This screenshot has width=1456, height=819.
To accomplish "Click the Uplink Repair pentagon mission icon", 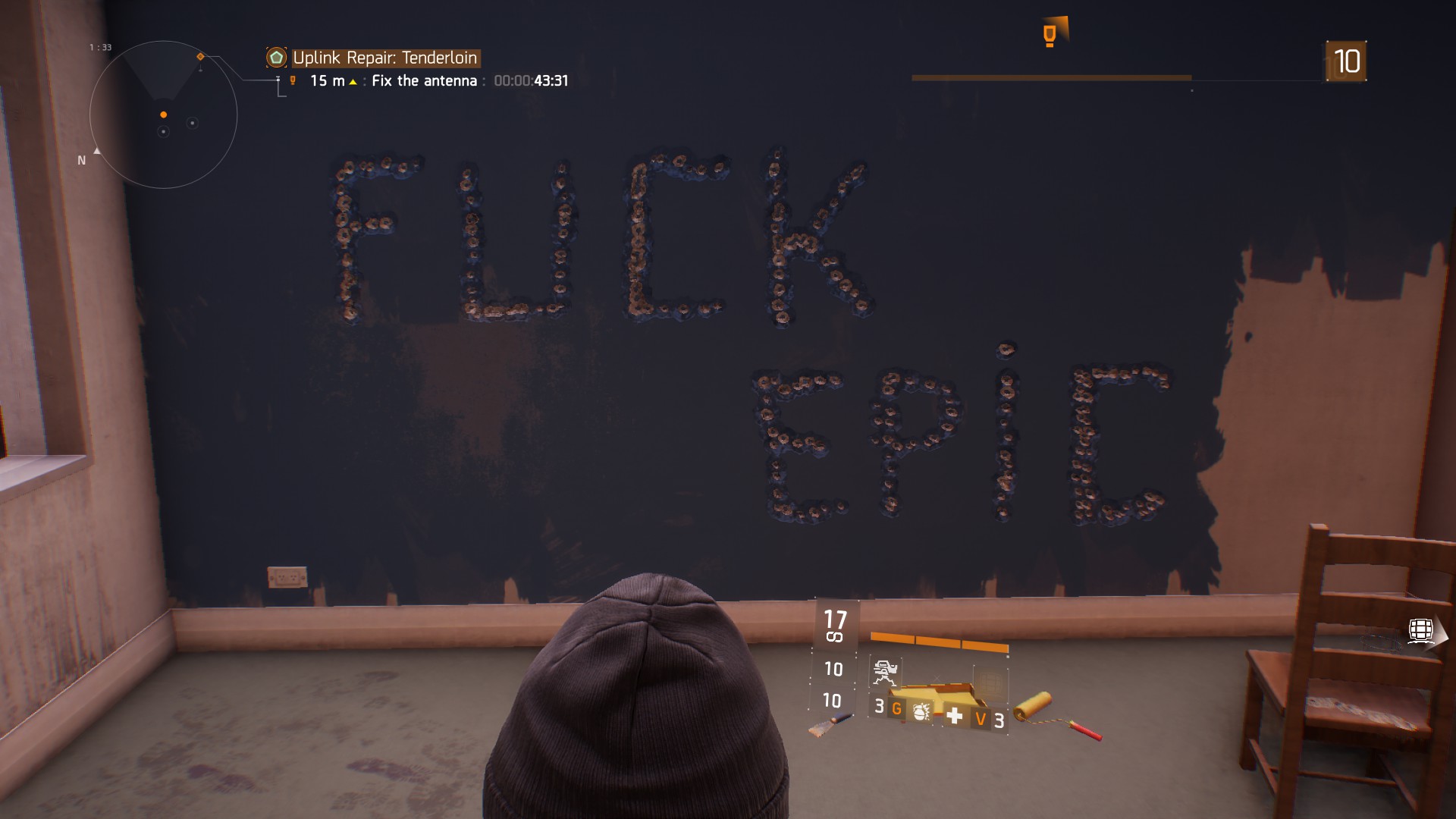I will [278, 57].
